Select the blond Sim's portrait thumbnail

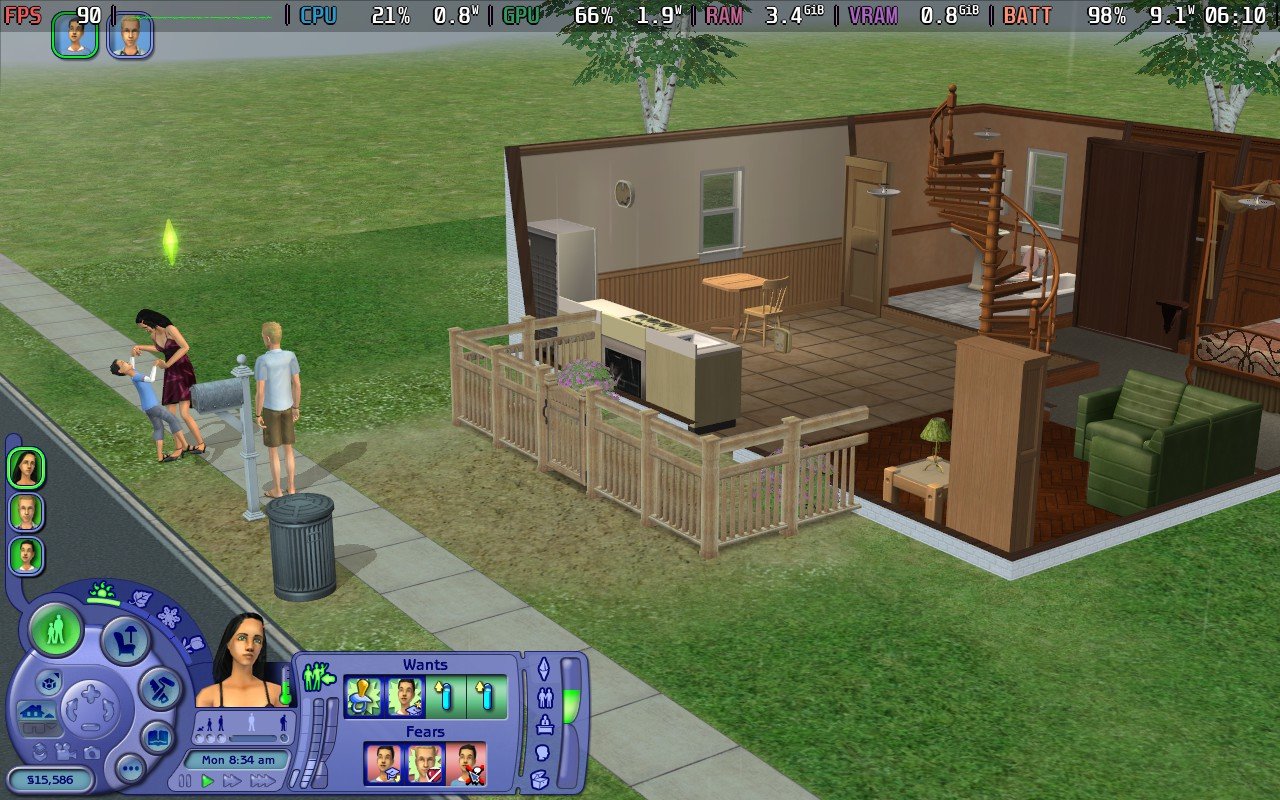point(27,513)
